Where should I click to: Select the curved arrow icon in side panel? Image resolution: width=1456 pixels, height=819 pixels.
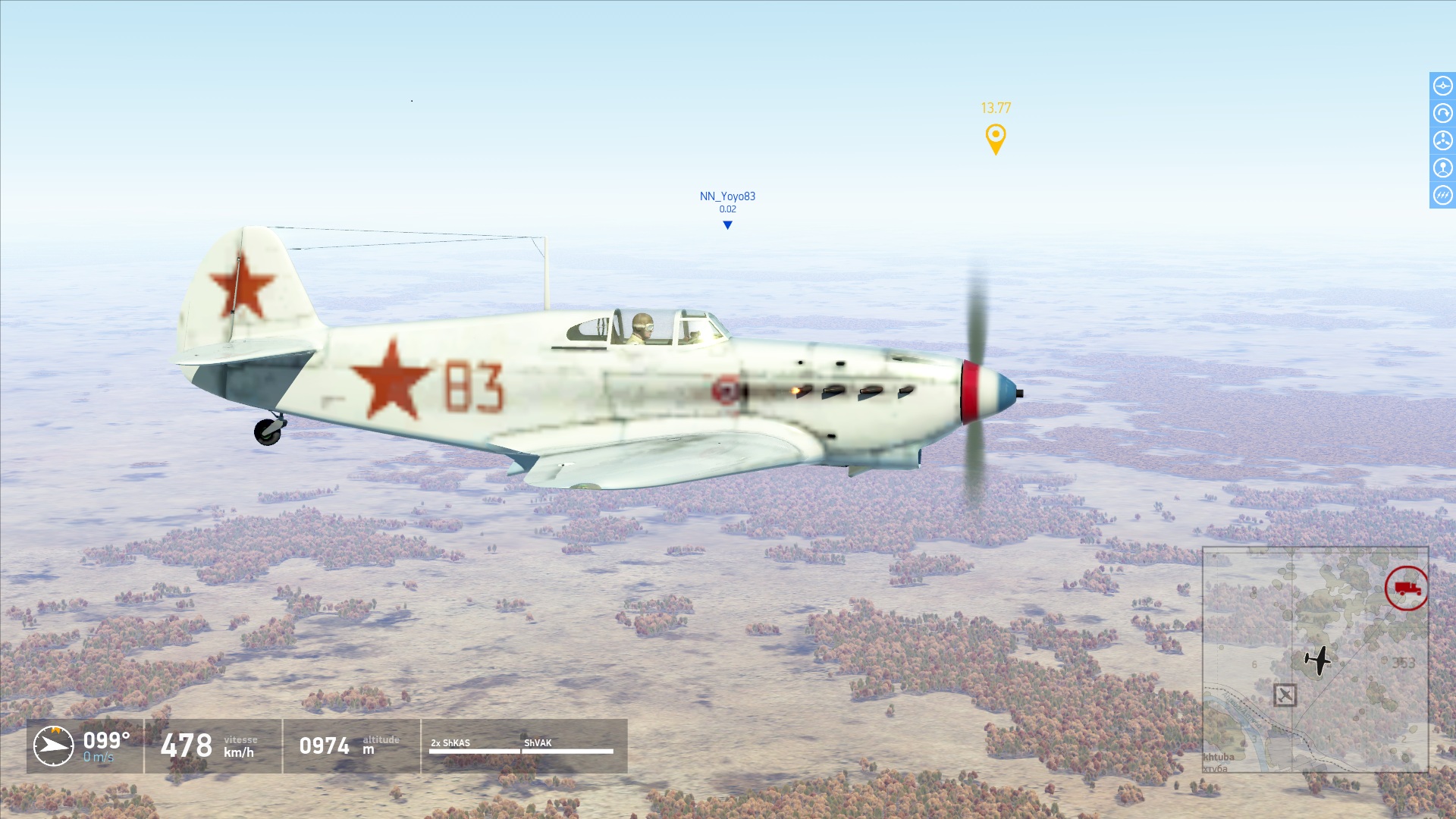pos(1442,113)
